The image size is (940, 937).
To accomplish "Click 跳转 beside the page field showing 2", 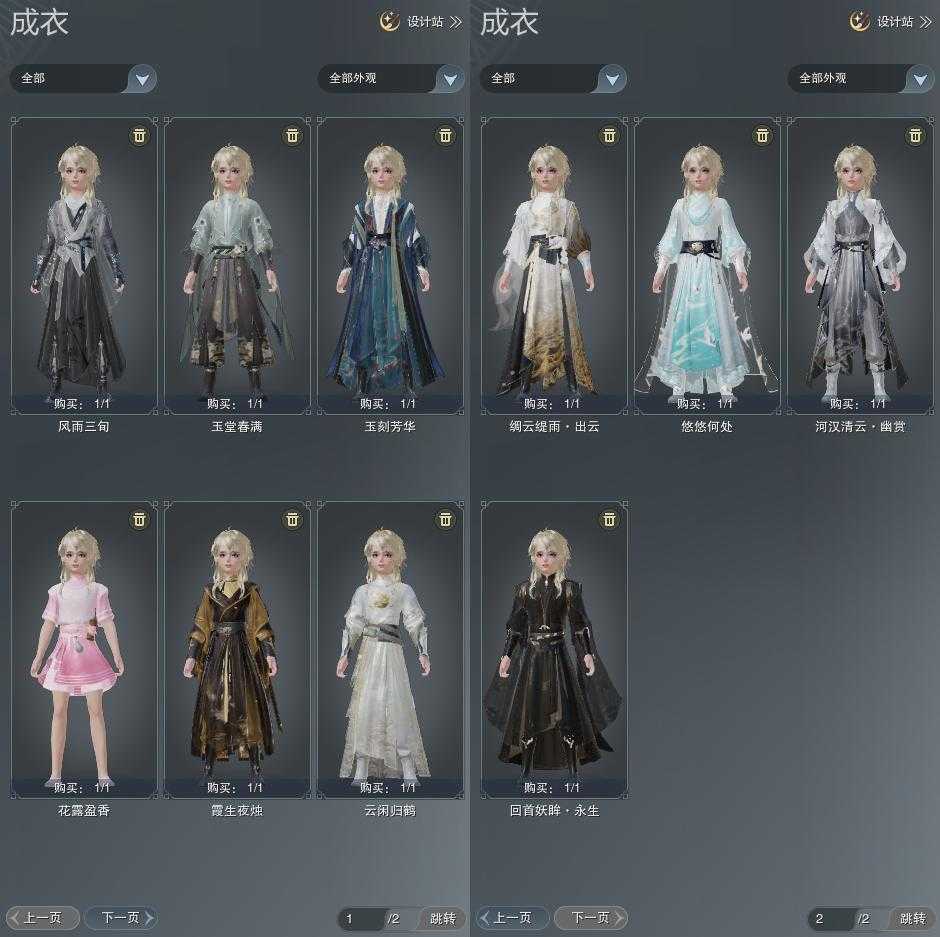I will tap(912, 918).
